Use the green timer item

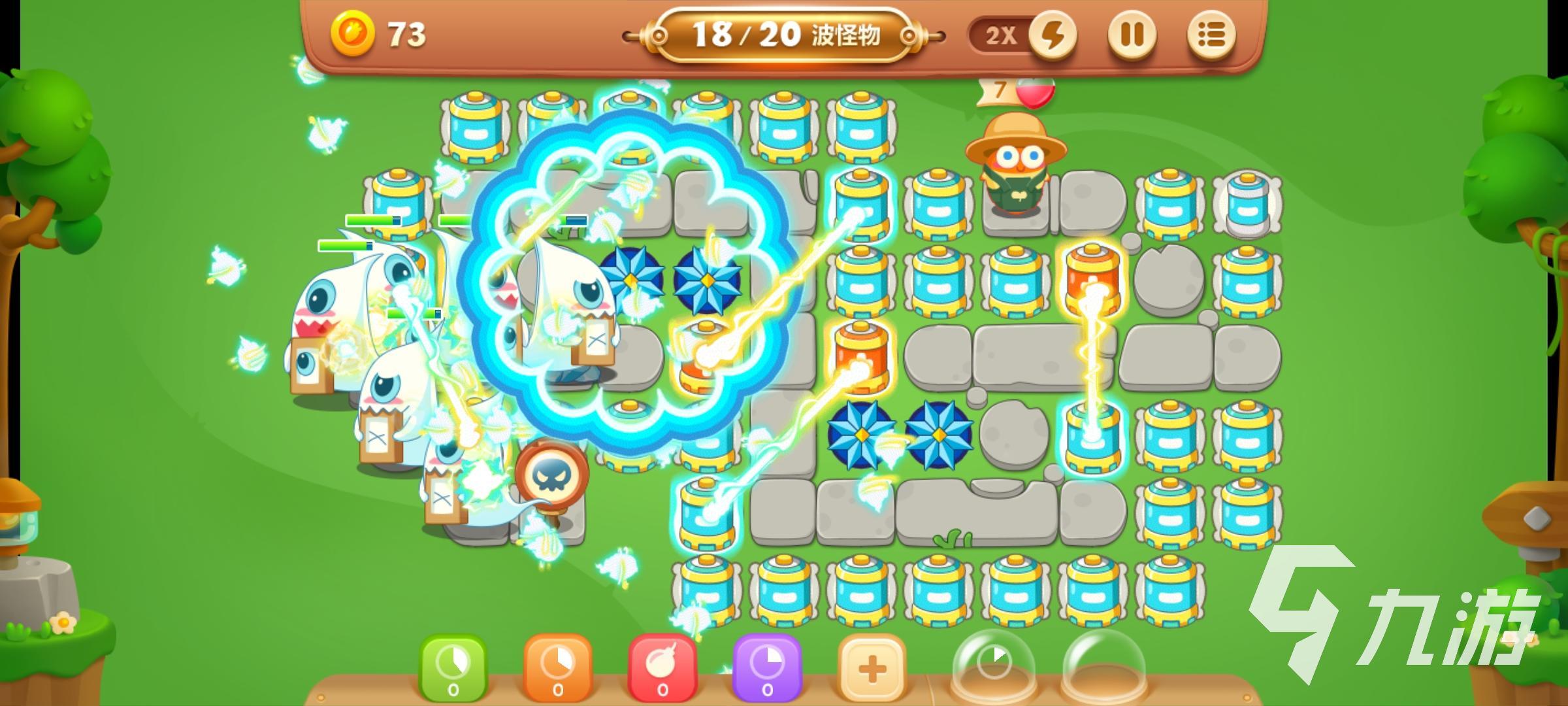[453, 668]
